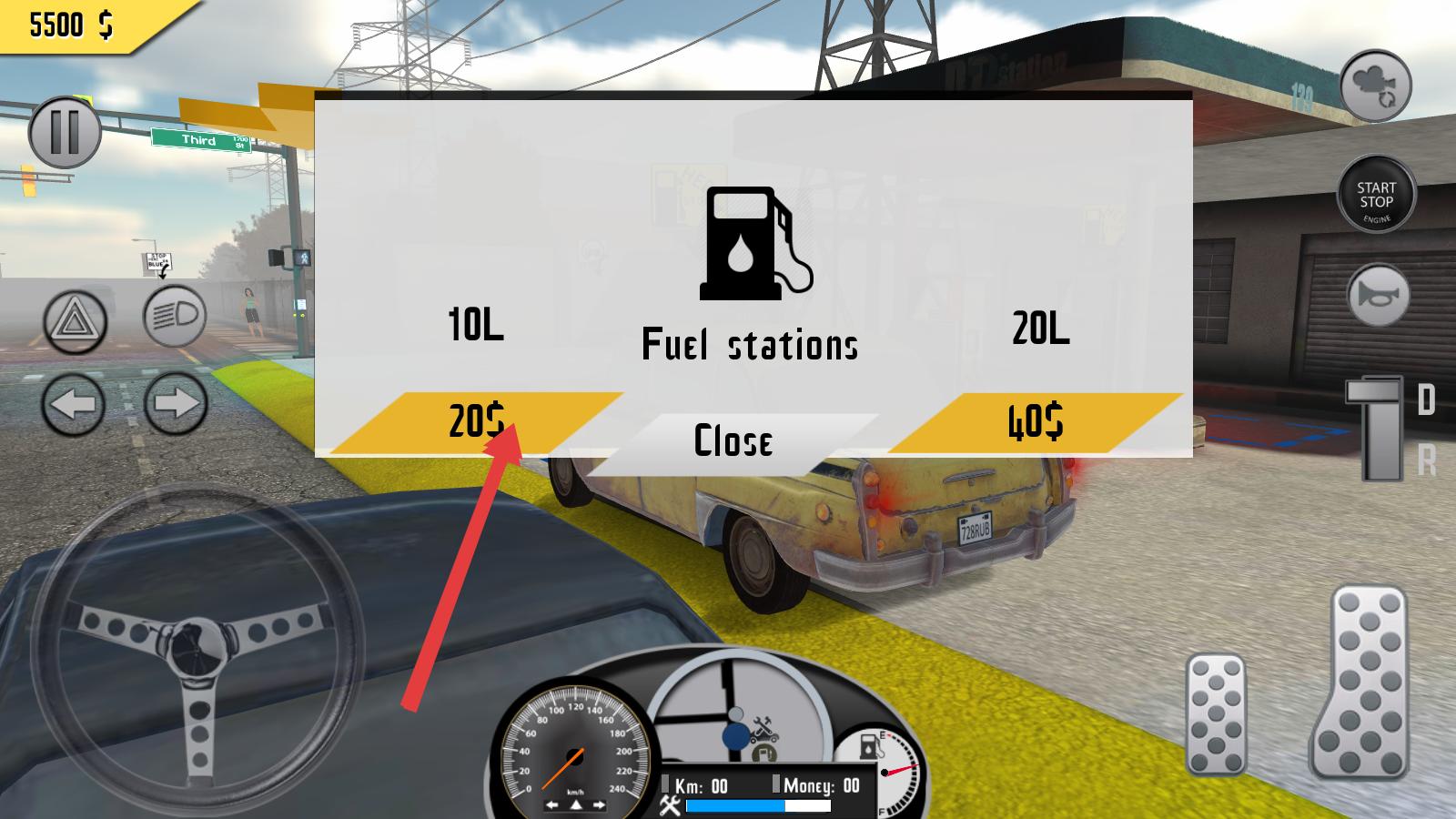Buy 10L of fuel for 20$
The height and width of the screenshot is (819, 1456).
[x=475, y=422]
